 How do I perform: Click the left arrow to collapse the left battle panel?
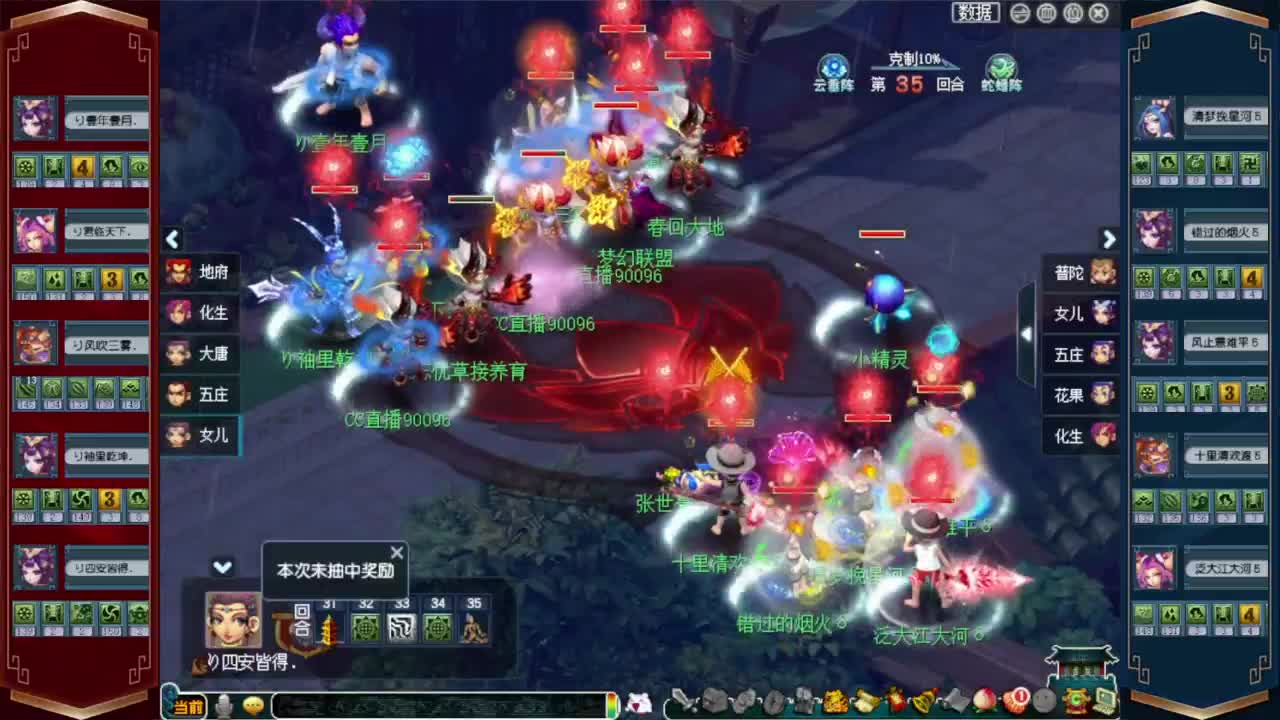click(172, 240)
